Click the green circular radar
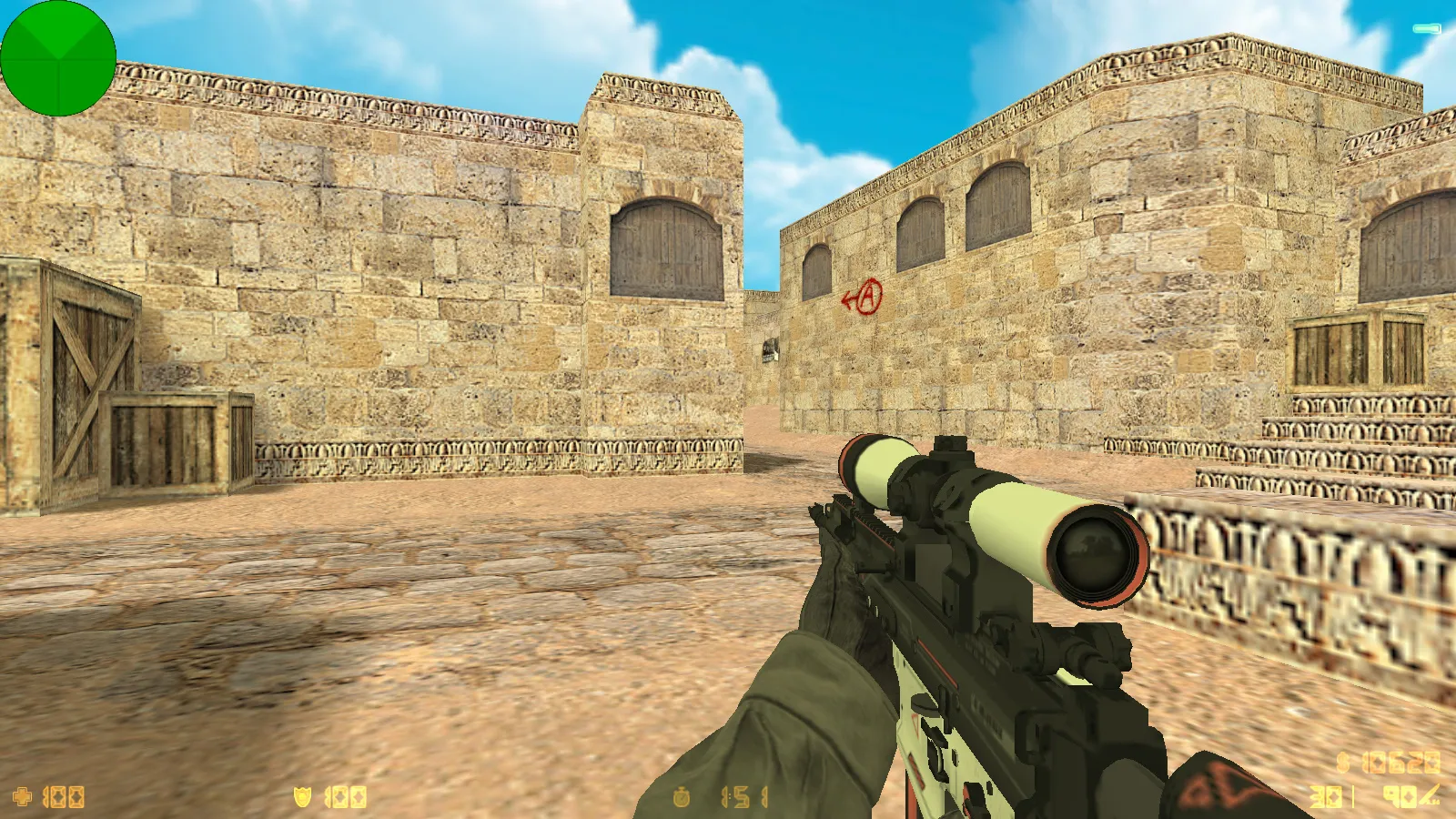The height and width of the screenshot is (819, 1456). [x=58, y=58]
